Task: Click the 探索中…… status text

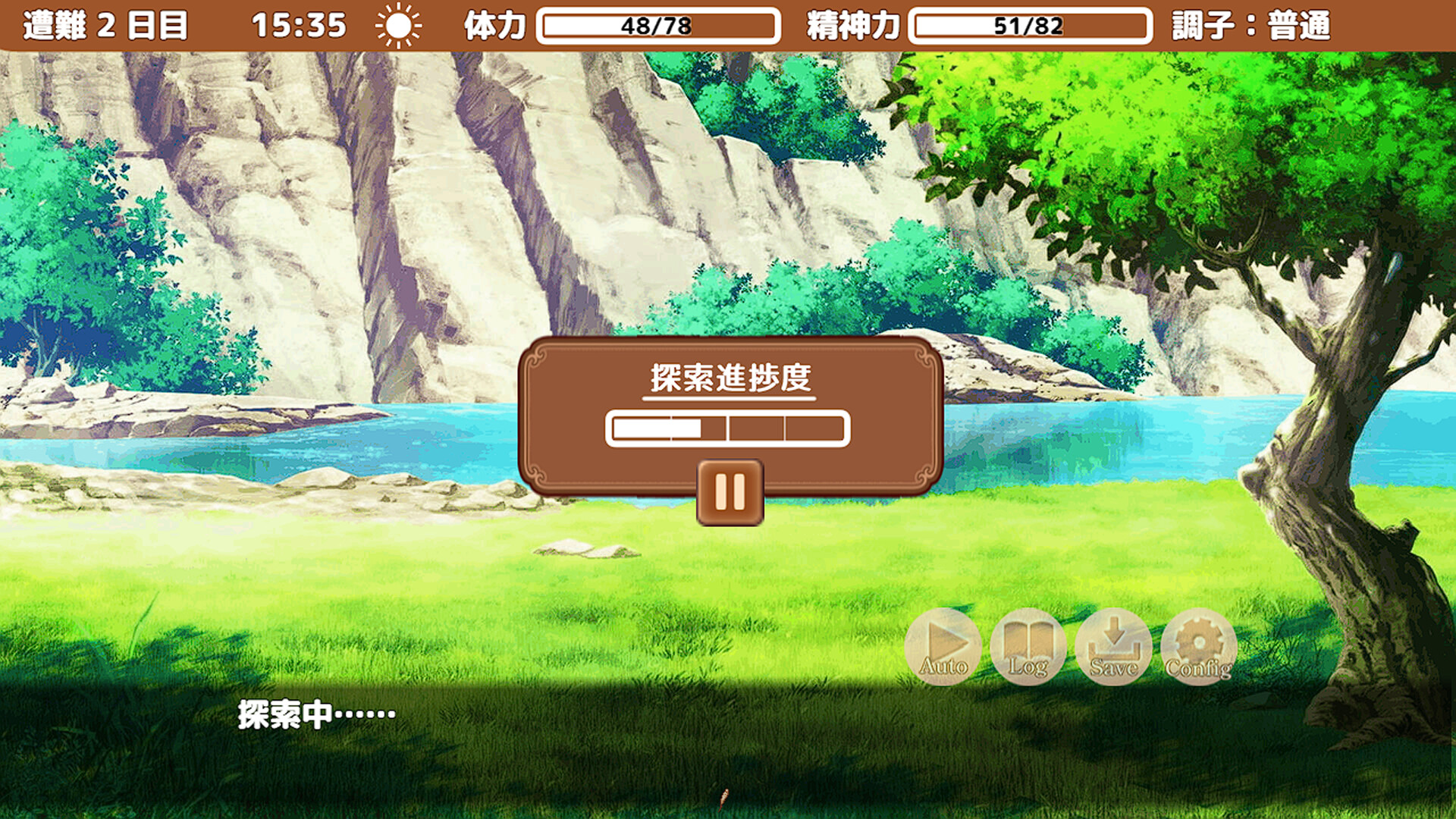Action: (315, 713)
